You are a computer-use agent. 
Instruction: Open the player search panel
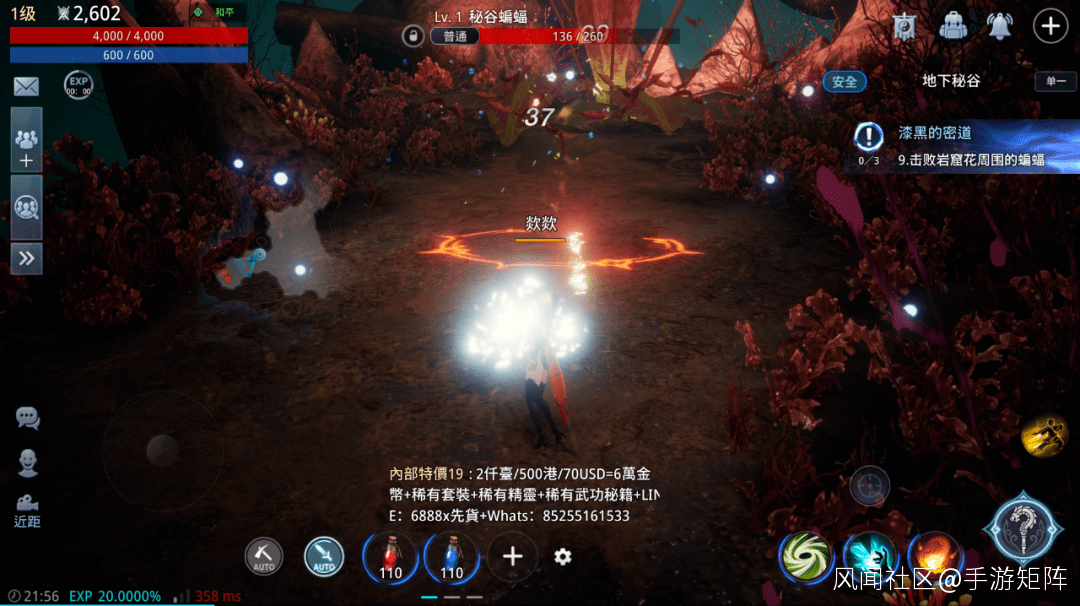pos(26,208)
